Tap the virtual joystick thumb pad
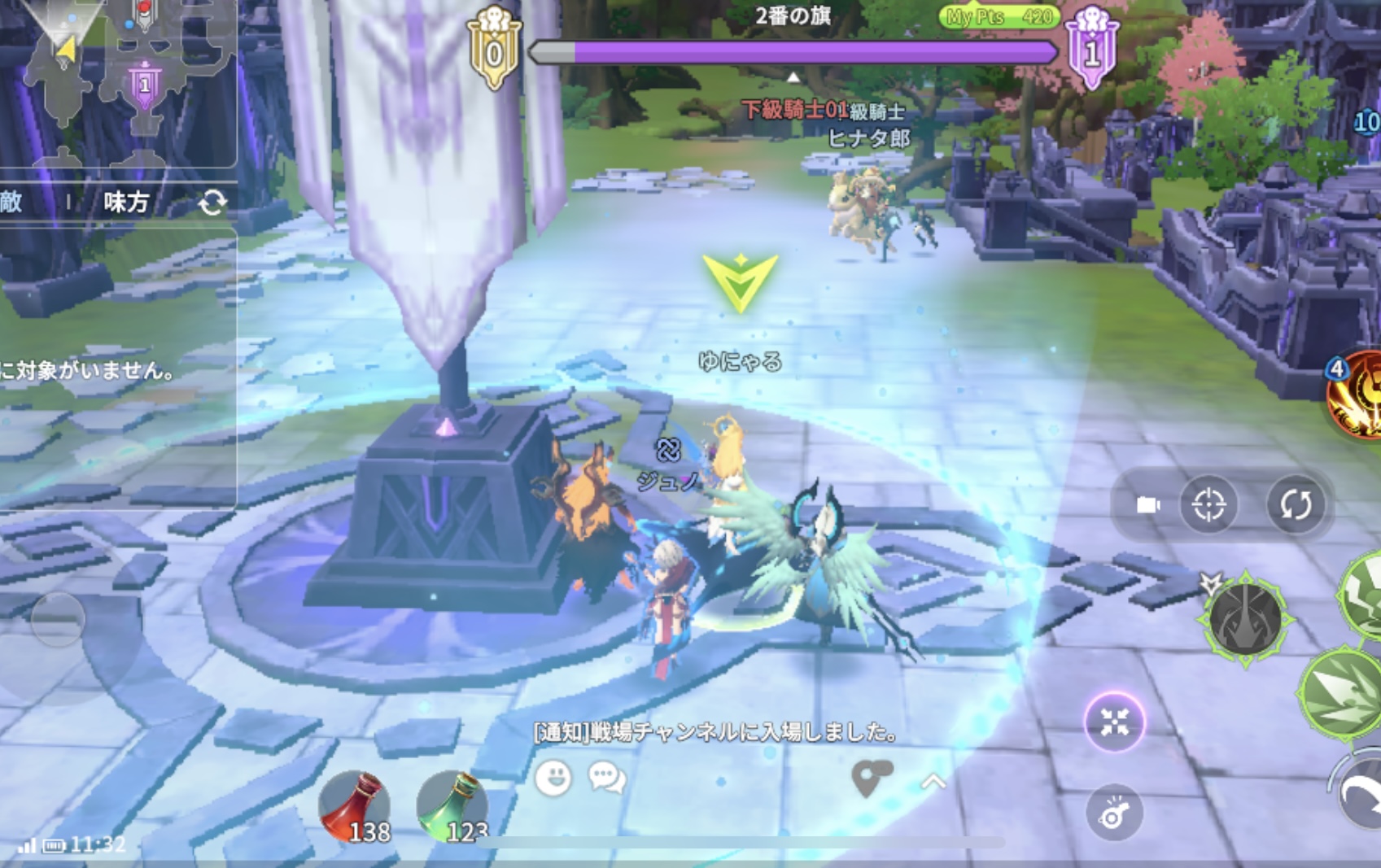This screenshot has width=1381, height=868. pyautogui.click(x=58, y=619)
